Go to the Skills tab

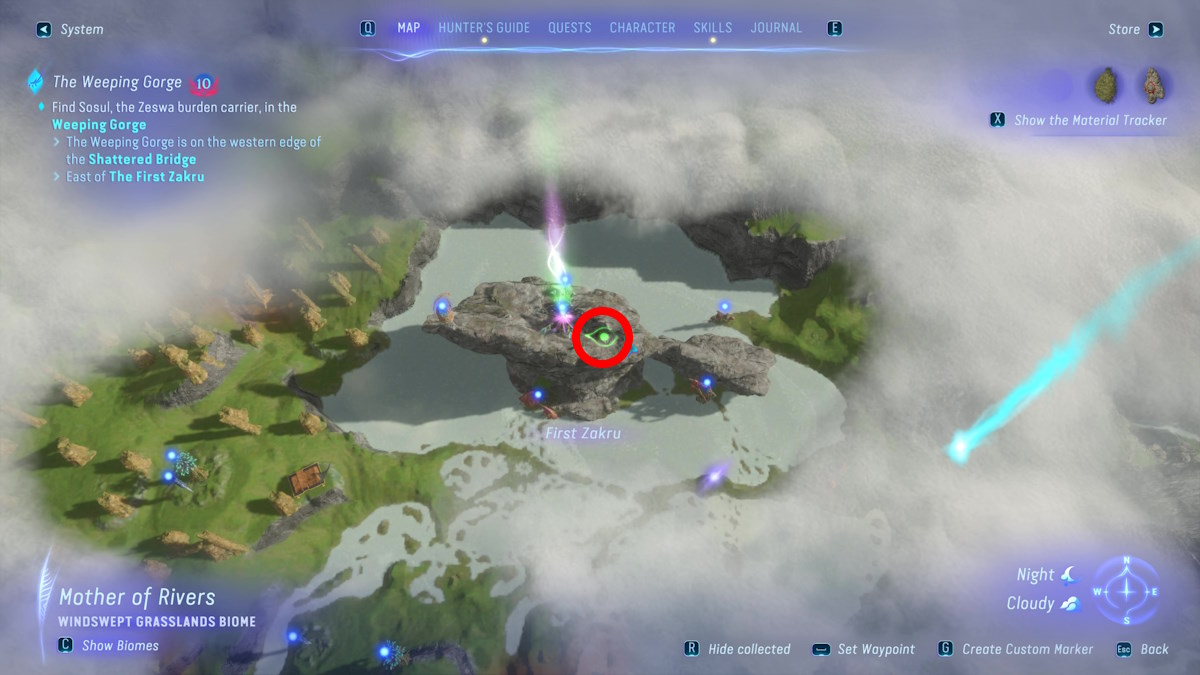tap(712, 28)
